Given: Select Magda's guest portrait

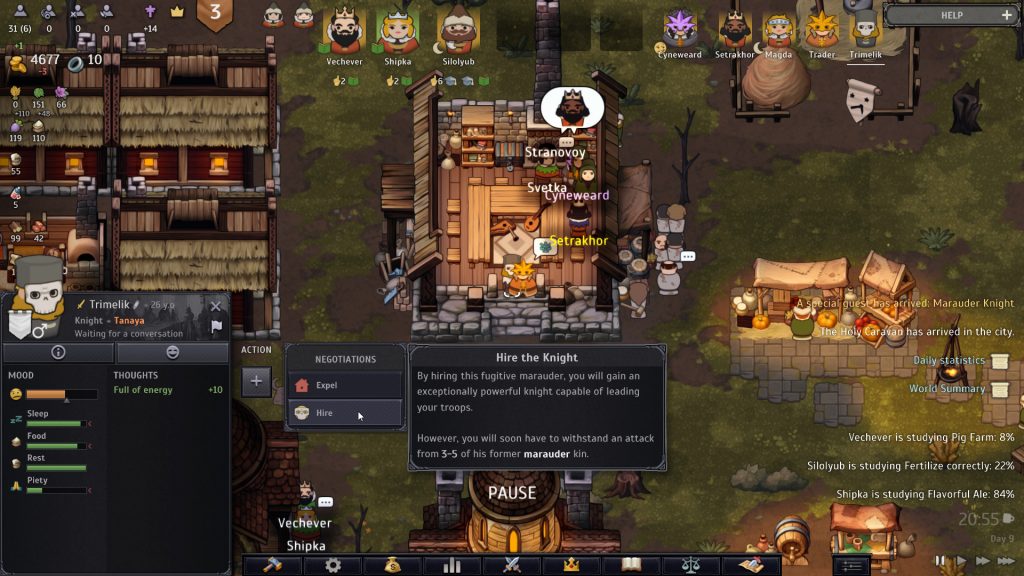Looking at the screenshot, I should click(x=778, y=30).
